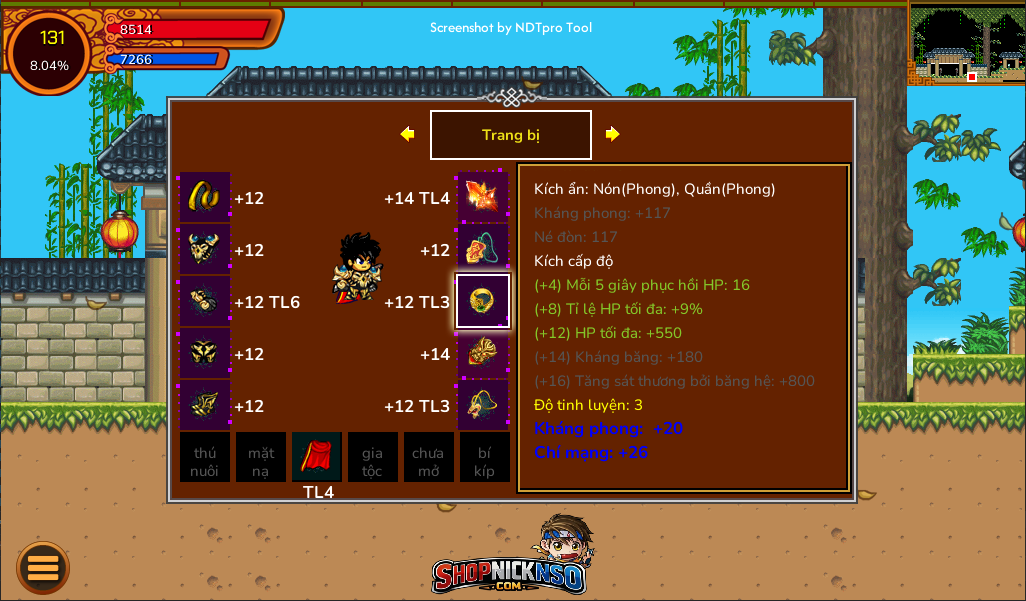Screen dimensions: 1026x601
Task: Click the left yellow arrow beside Trang bị
Action: pyautogui.click(x=407, y=134)
